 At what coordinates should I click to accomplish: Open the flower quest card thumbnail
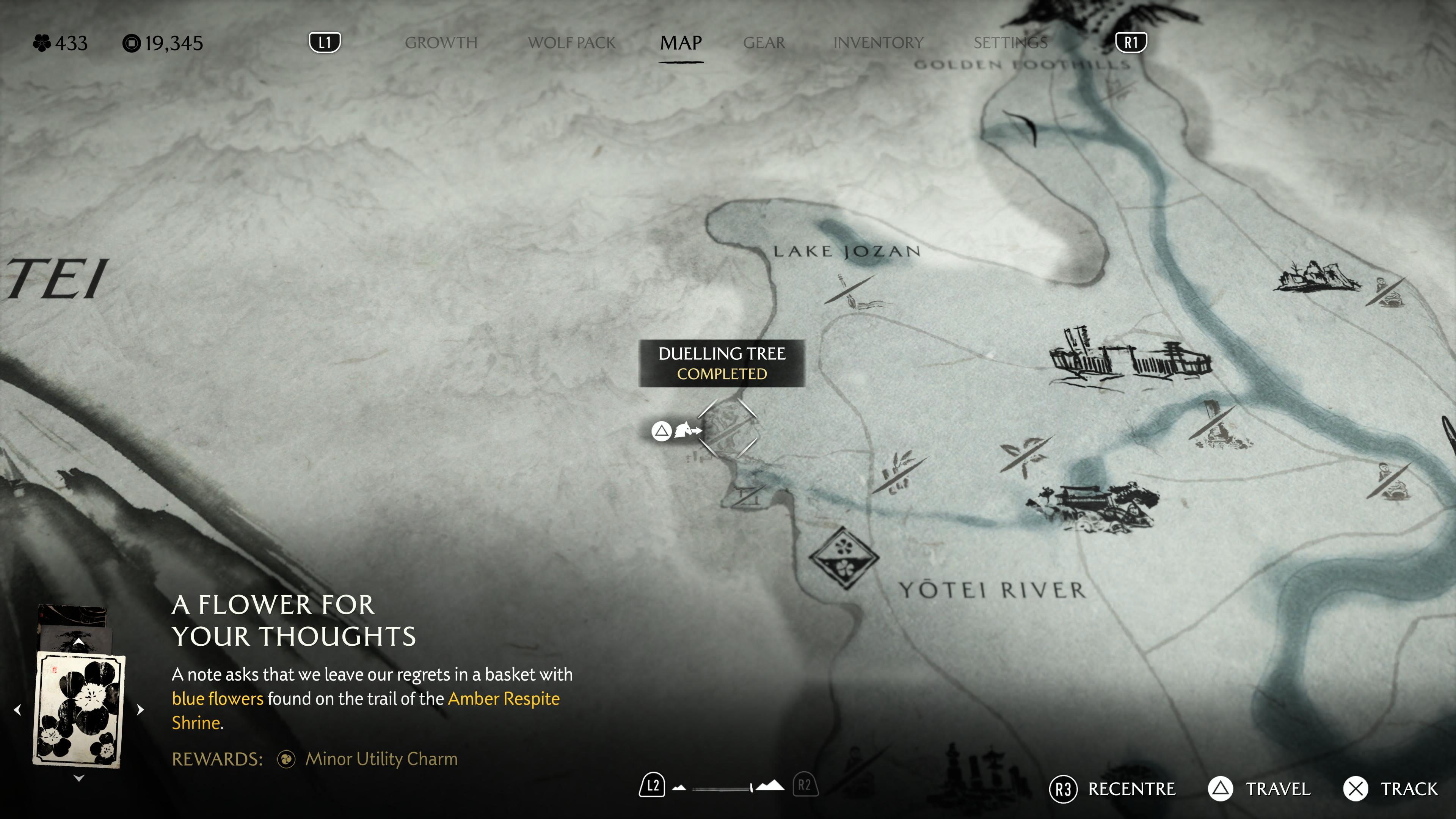click(79, 709)
